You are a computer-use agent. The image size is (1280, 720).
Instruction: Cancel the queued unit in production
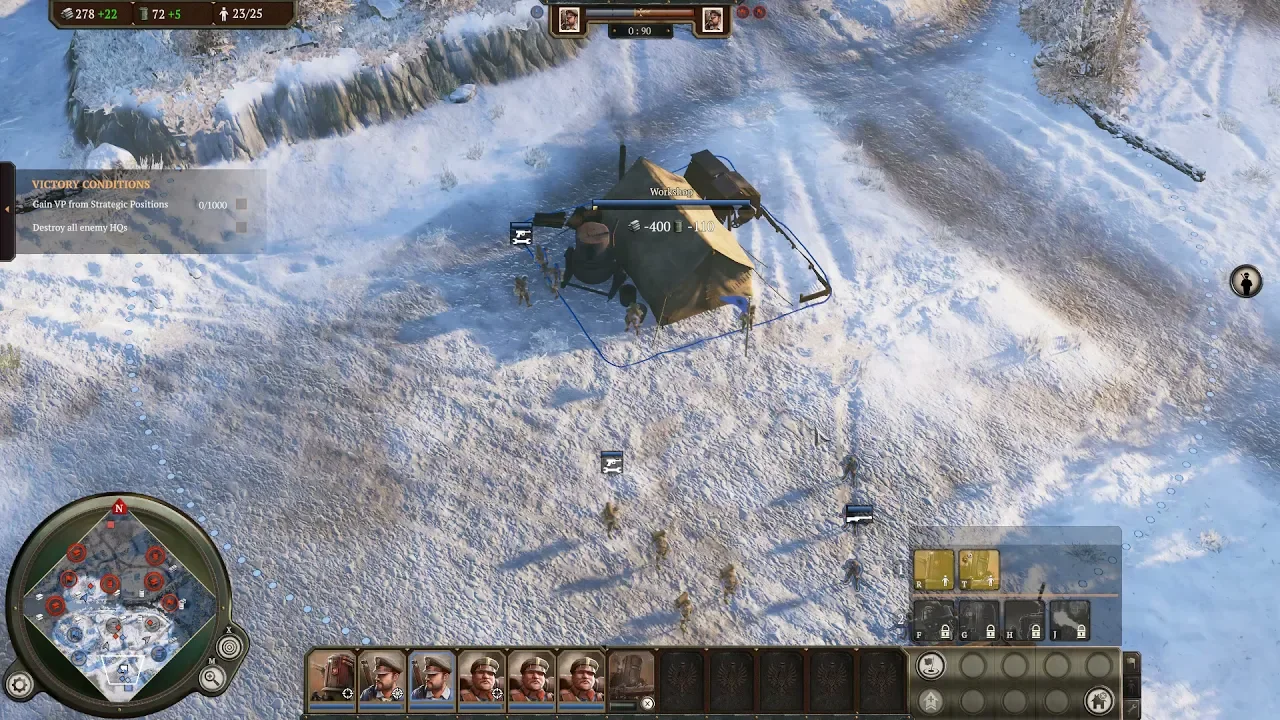[647, 704]
